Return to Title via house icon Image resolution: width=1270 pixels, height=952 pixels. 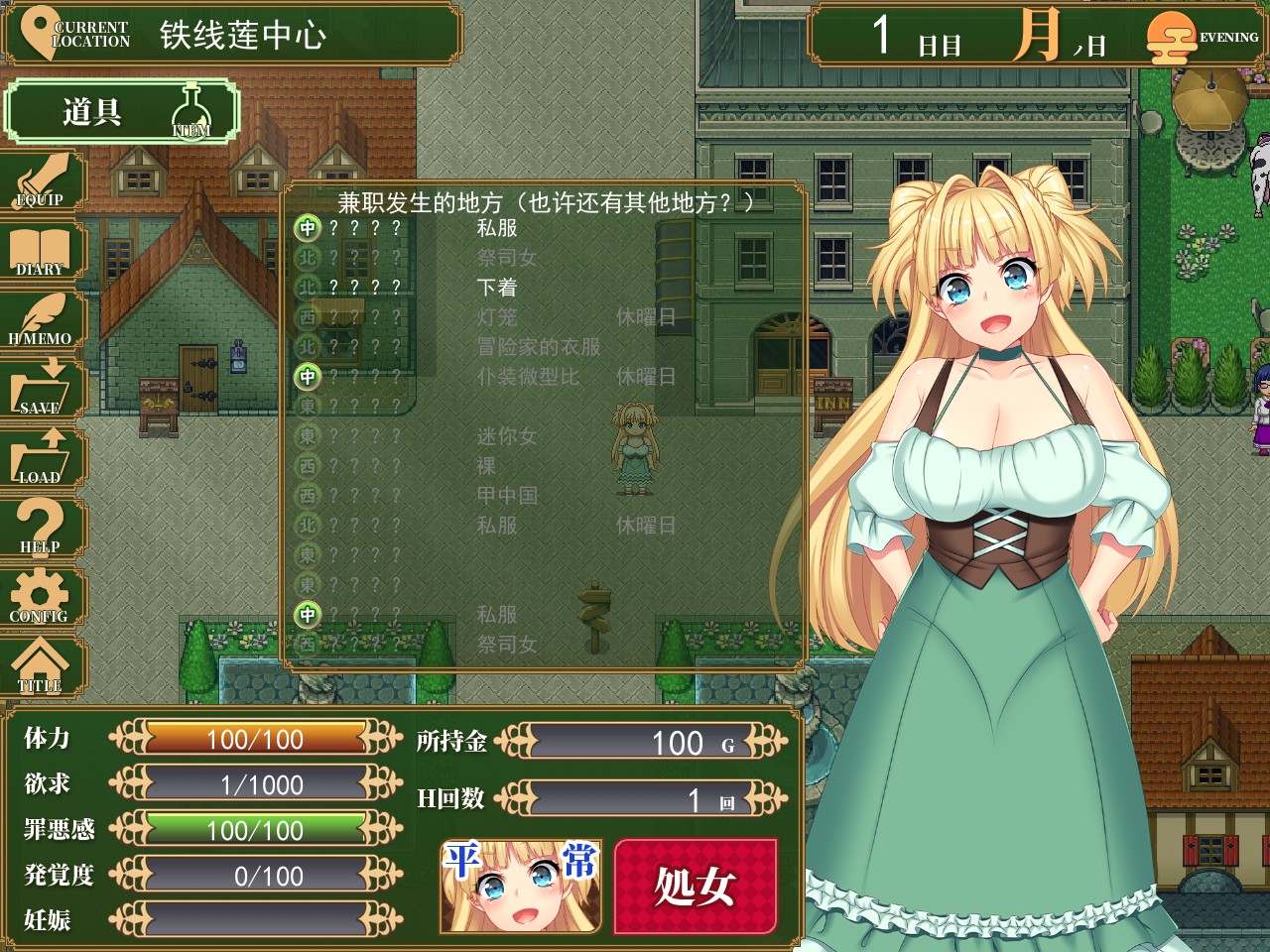[42, 668]
